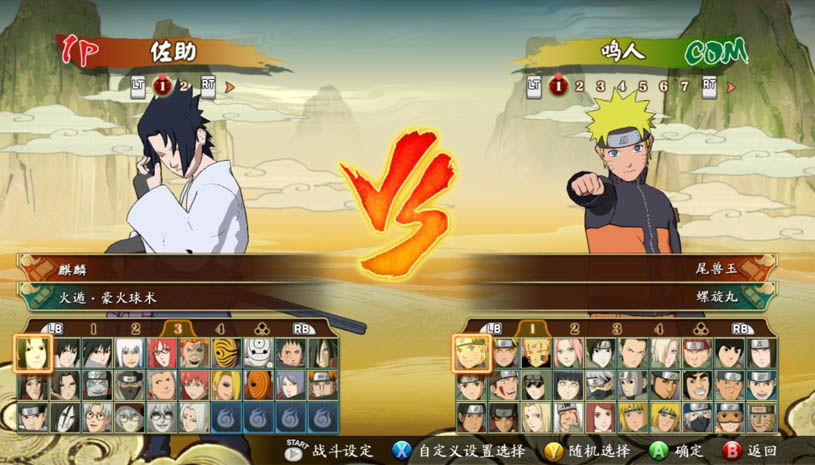The height and width of the screenshot is (465, 815).
Task: Switch COM roster to page 2 tab
Action: (575, 328)
